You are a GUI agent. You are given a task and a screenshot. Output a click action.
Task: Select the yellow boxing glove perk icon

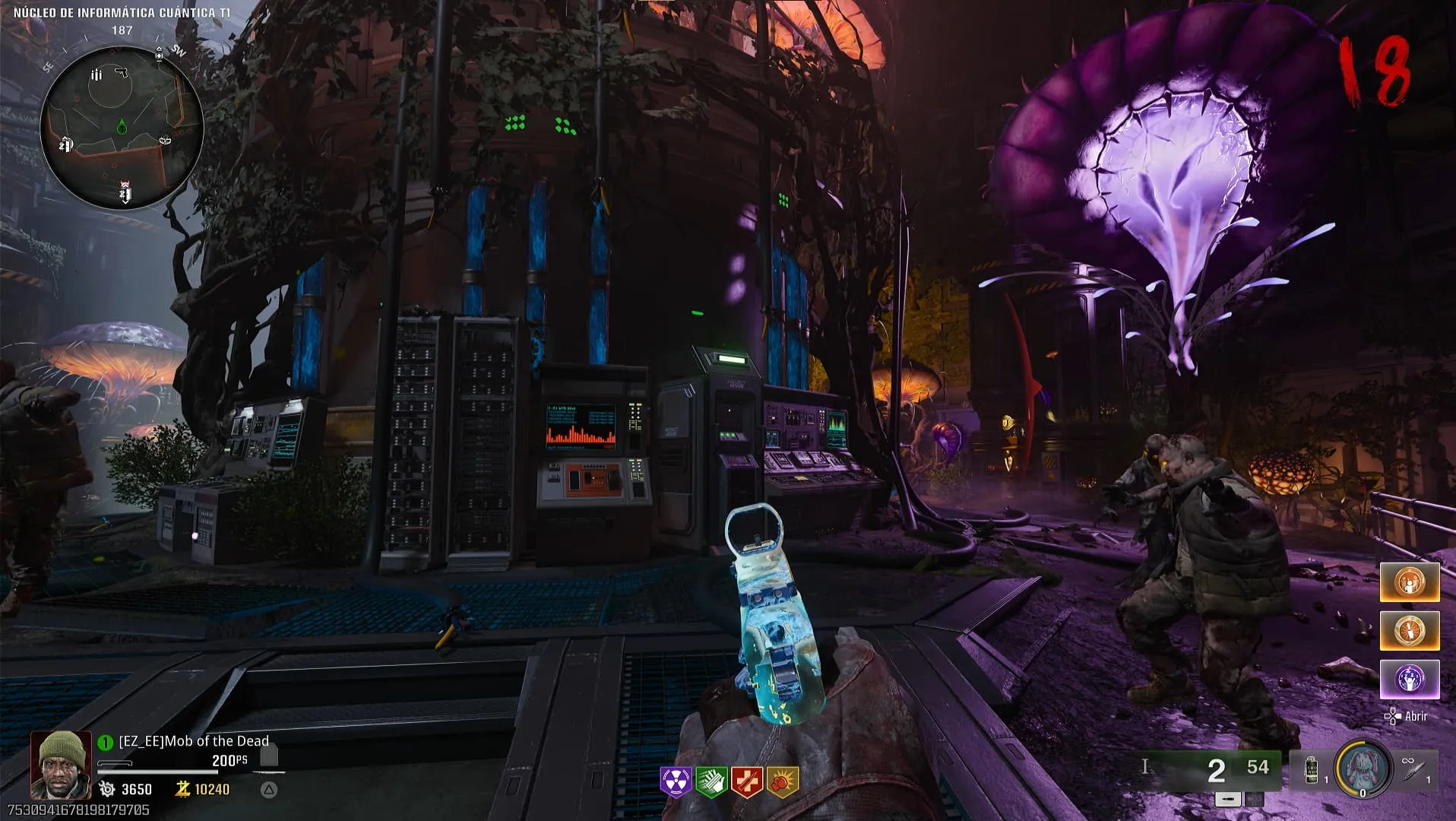point(782,781)
